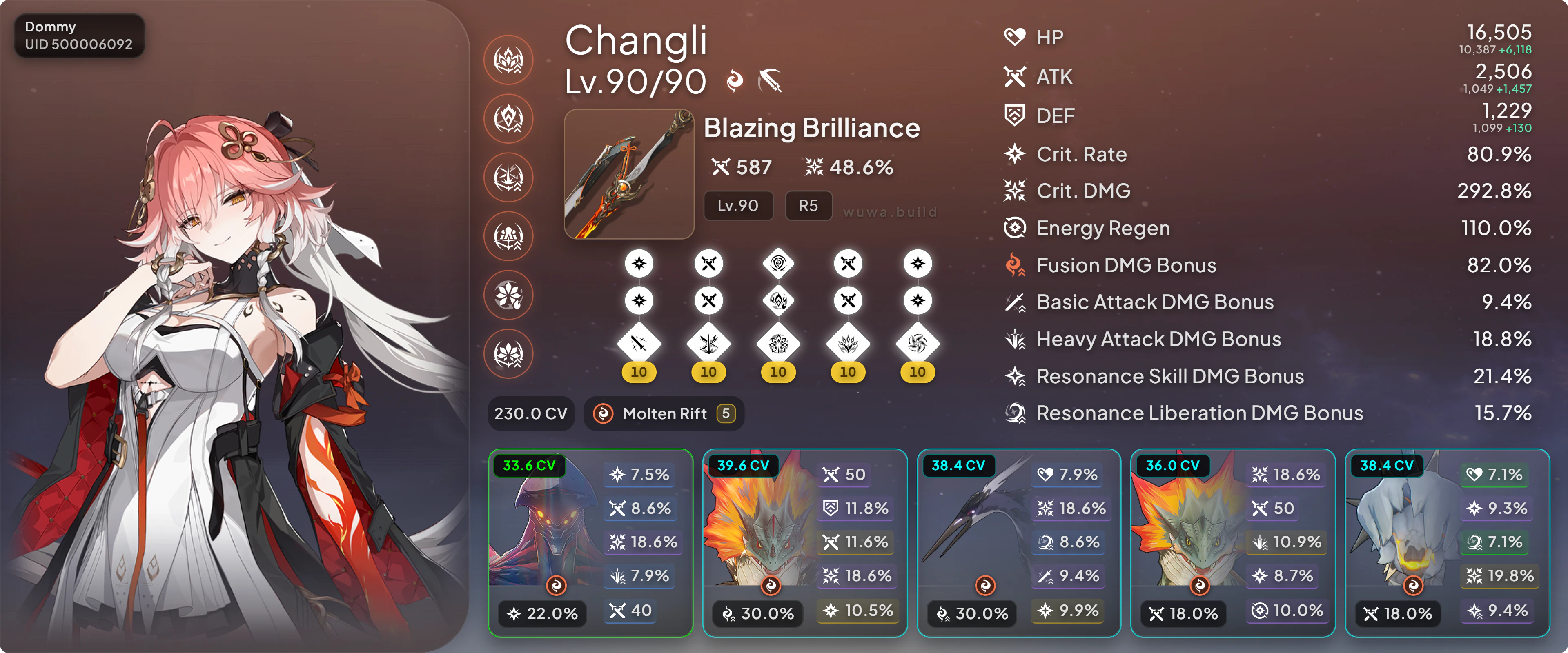
Task: Select the Blazing Brilliance weapon thumbnail
Action: pos(629,174)
